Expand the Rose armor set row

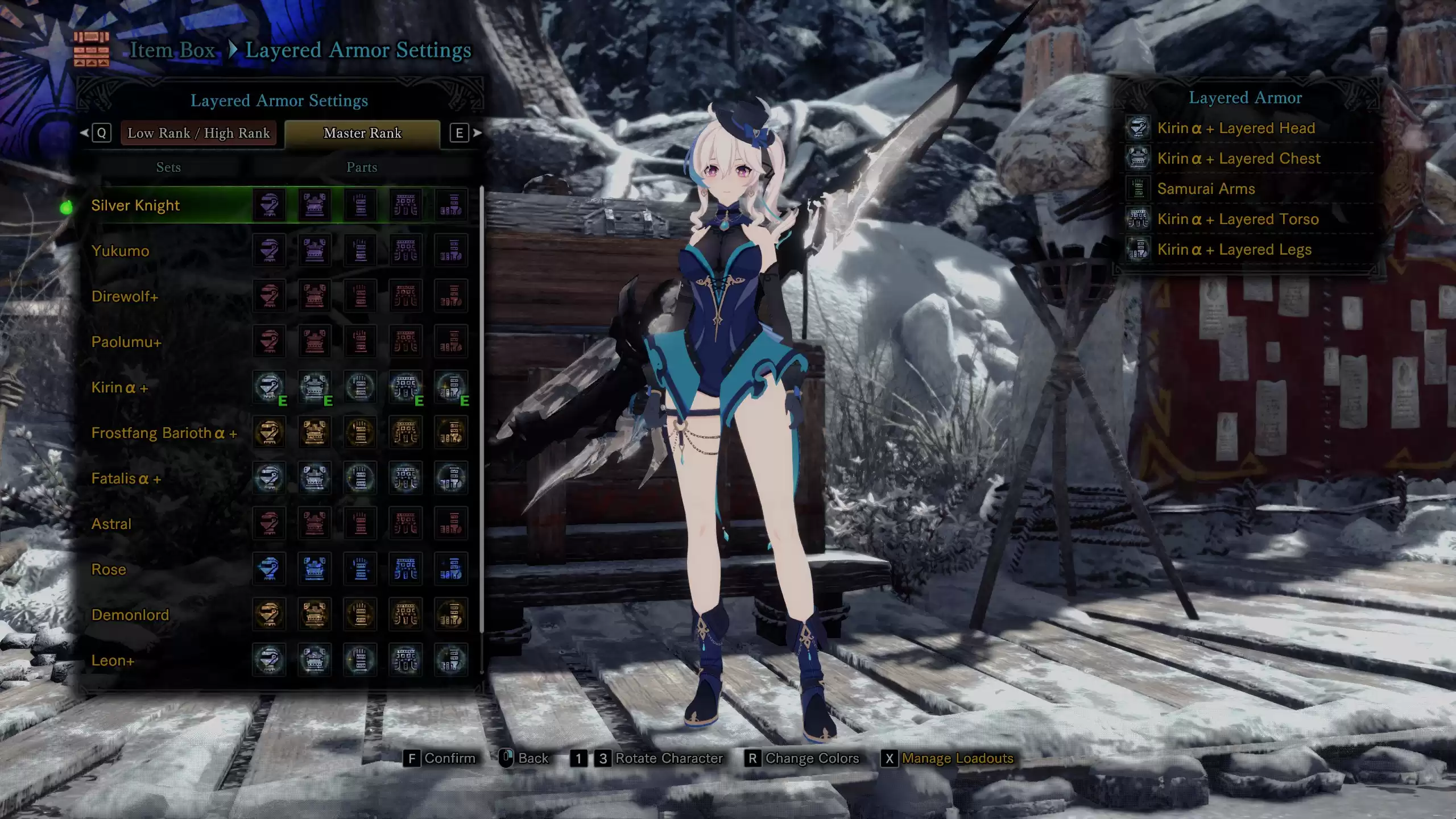pyautogui.click(x=109, y=569)
